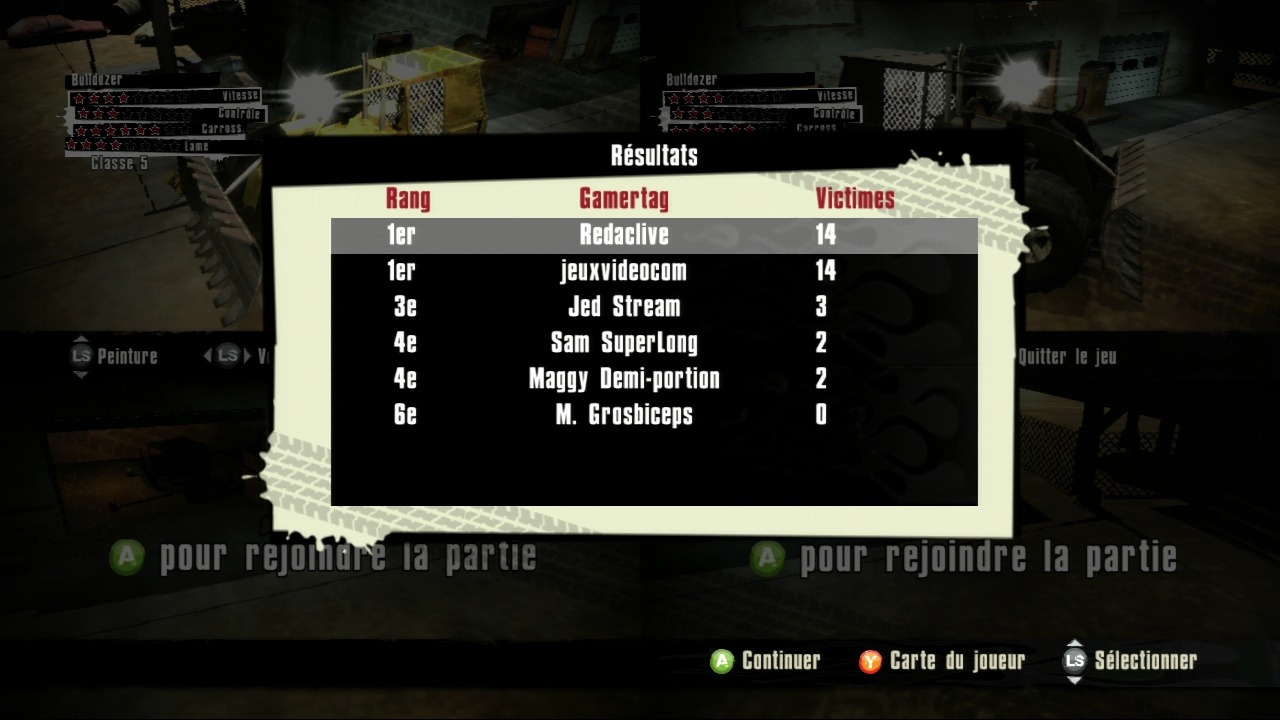Select the Redaclive results row

click(624, 235)
